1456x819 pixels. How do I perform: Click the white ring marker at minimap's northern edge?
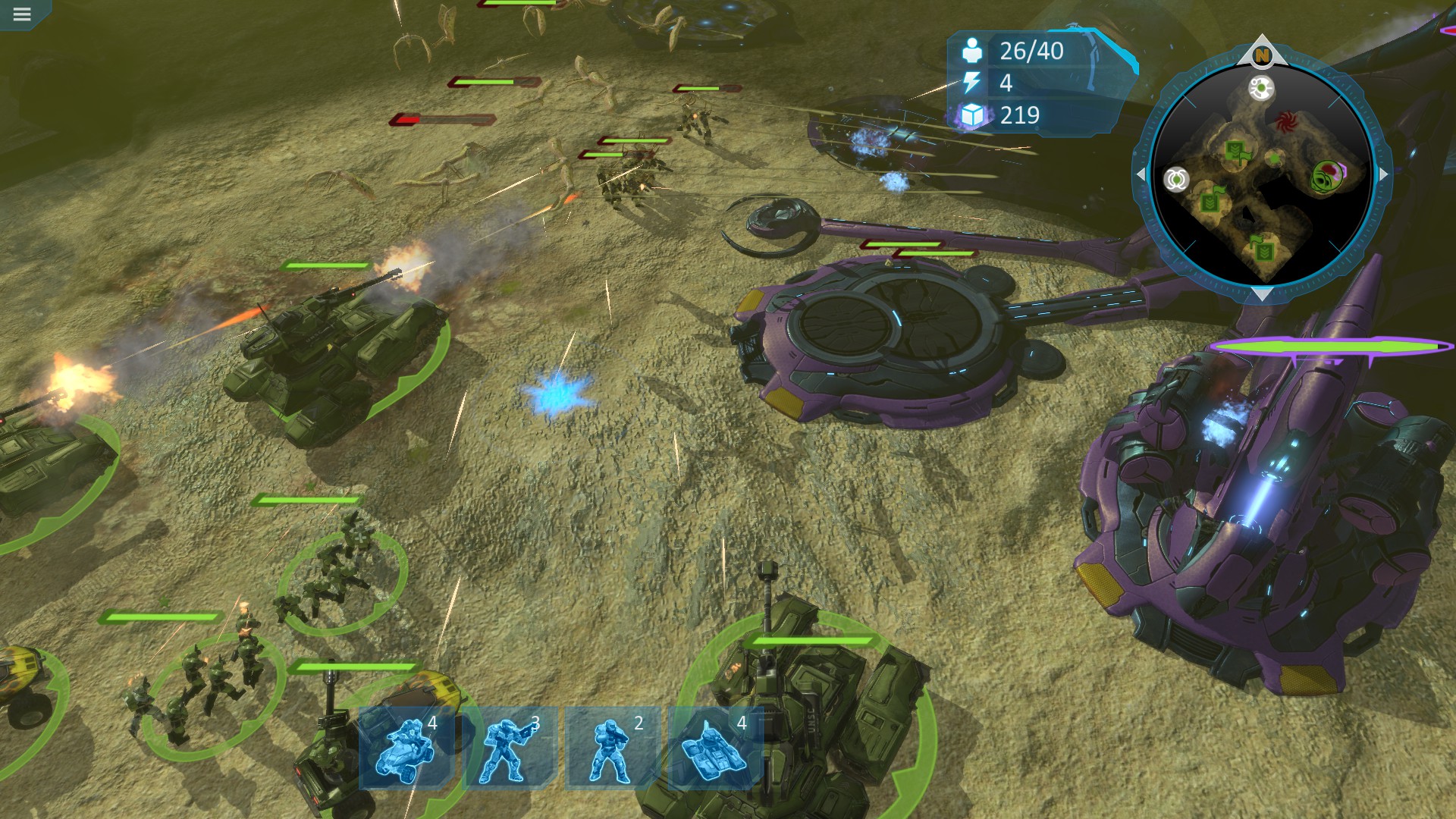(1261, 89)
